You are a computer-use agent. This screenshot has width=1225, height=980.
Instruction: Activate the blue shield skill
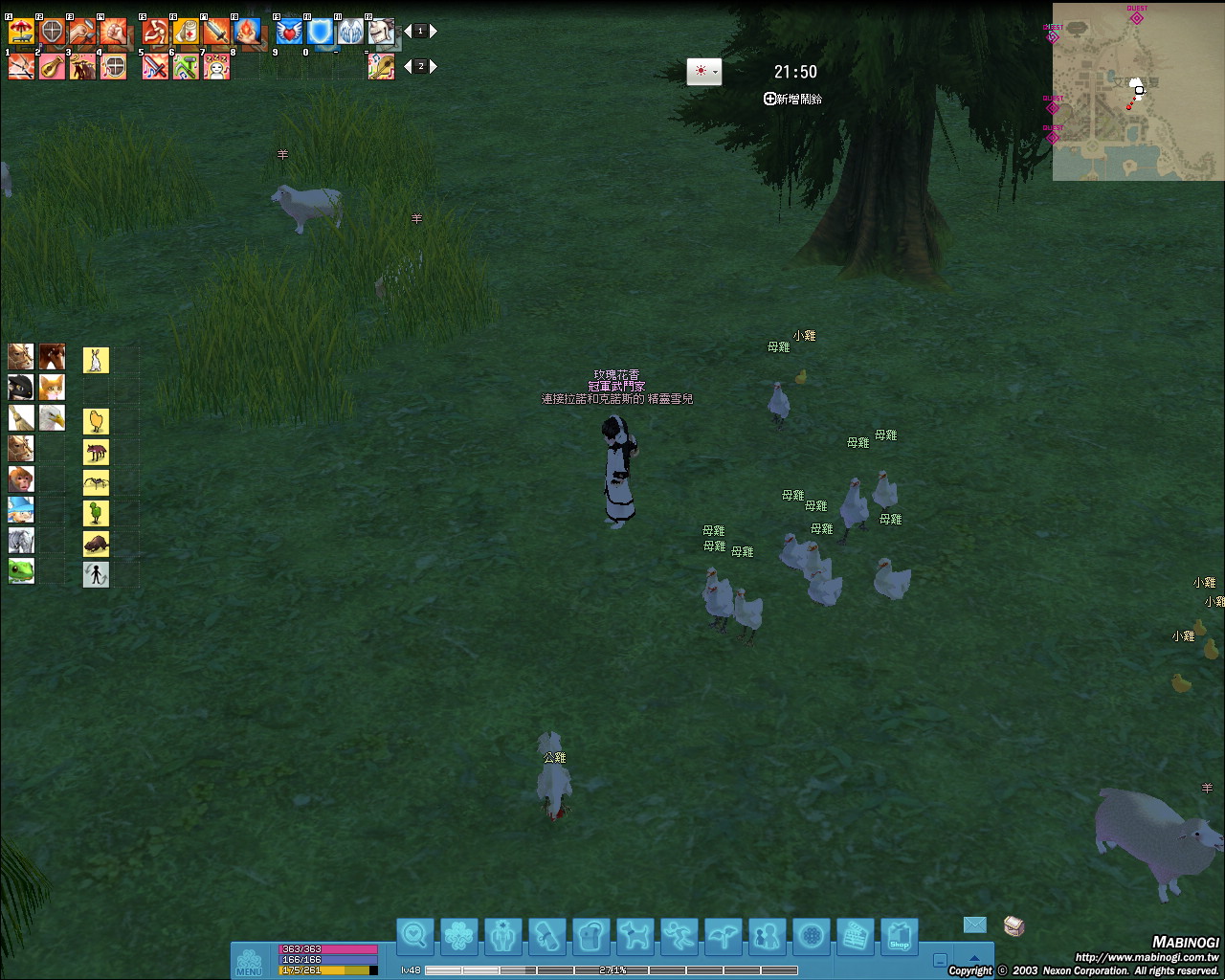point(320,32)
